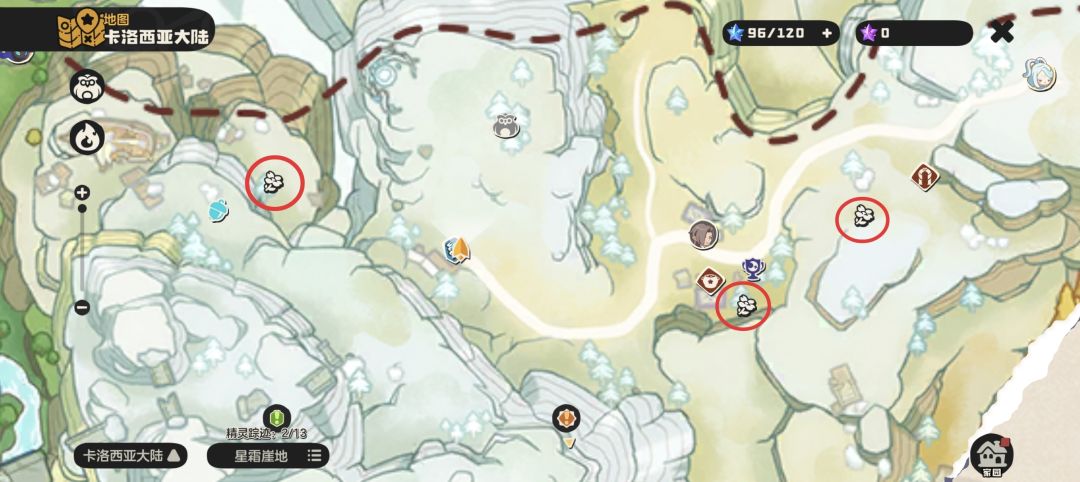Toggle the flame map filter icon
1080x482 pixels.
coord(86,136)
